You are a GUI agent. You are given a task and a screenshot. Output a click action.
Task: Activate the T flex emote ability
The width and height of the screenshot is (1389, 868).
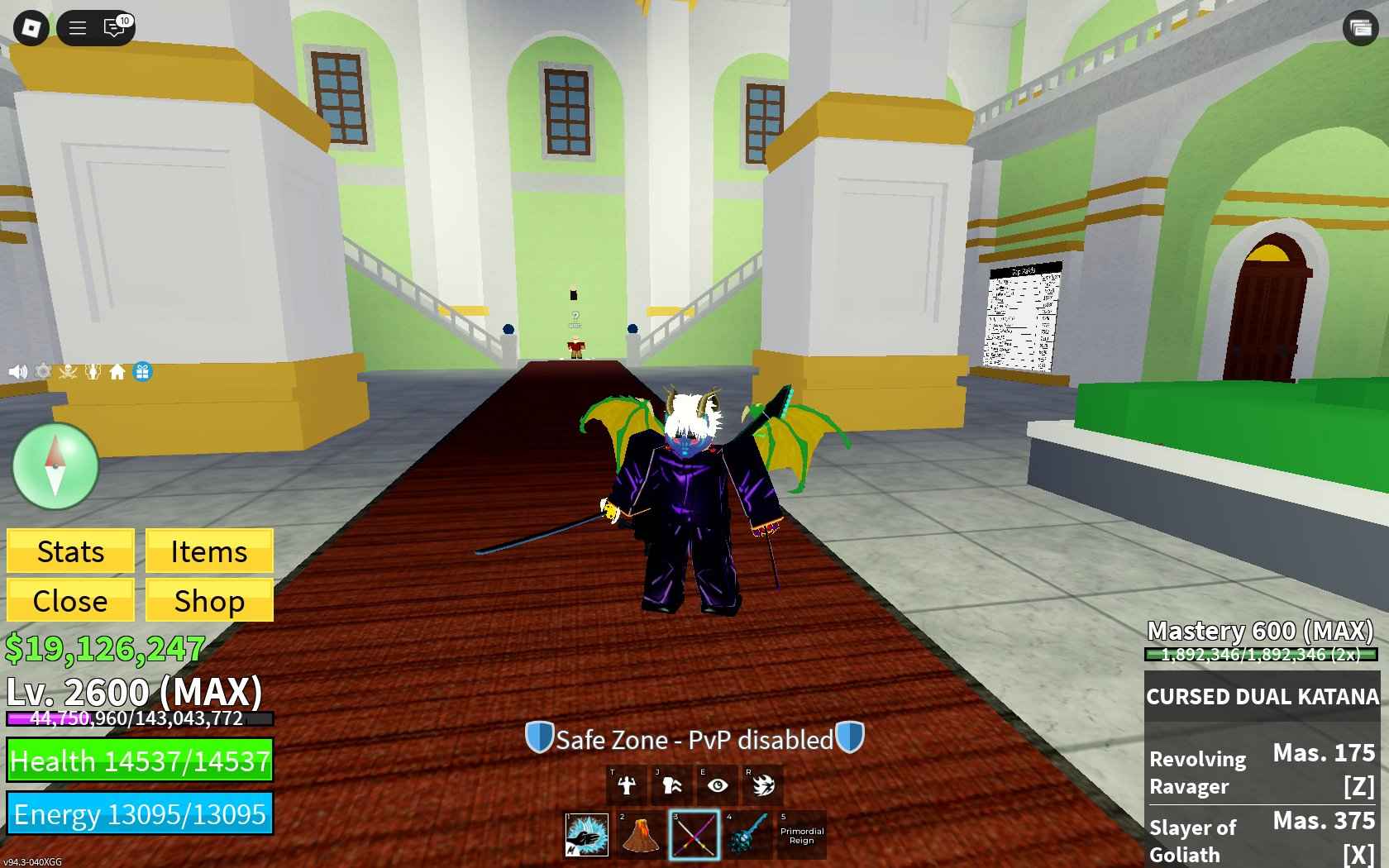point(626,785)
